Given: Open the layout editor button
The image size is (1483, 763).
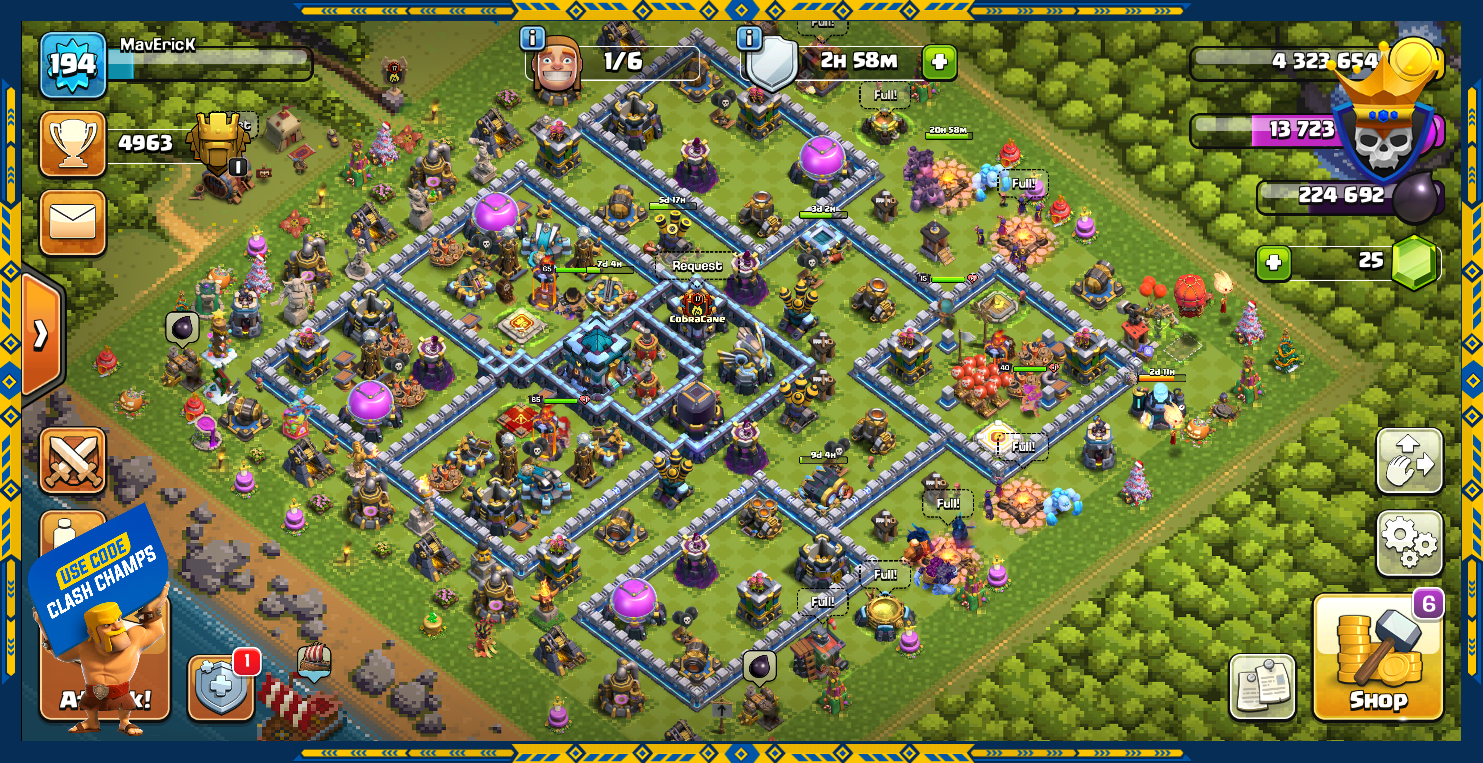Looking at the screenshot, I should point(1409,461).
